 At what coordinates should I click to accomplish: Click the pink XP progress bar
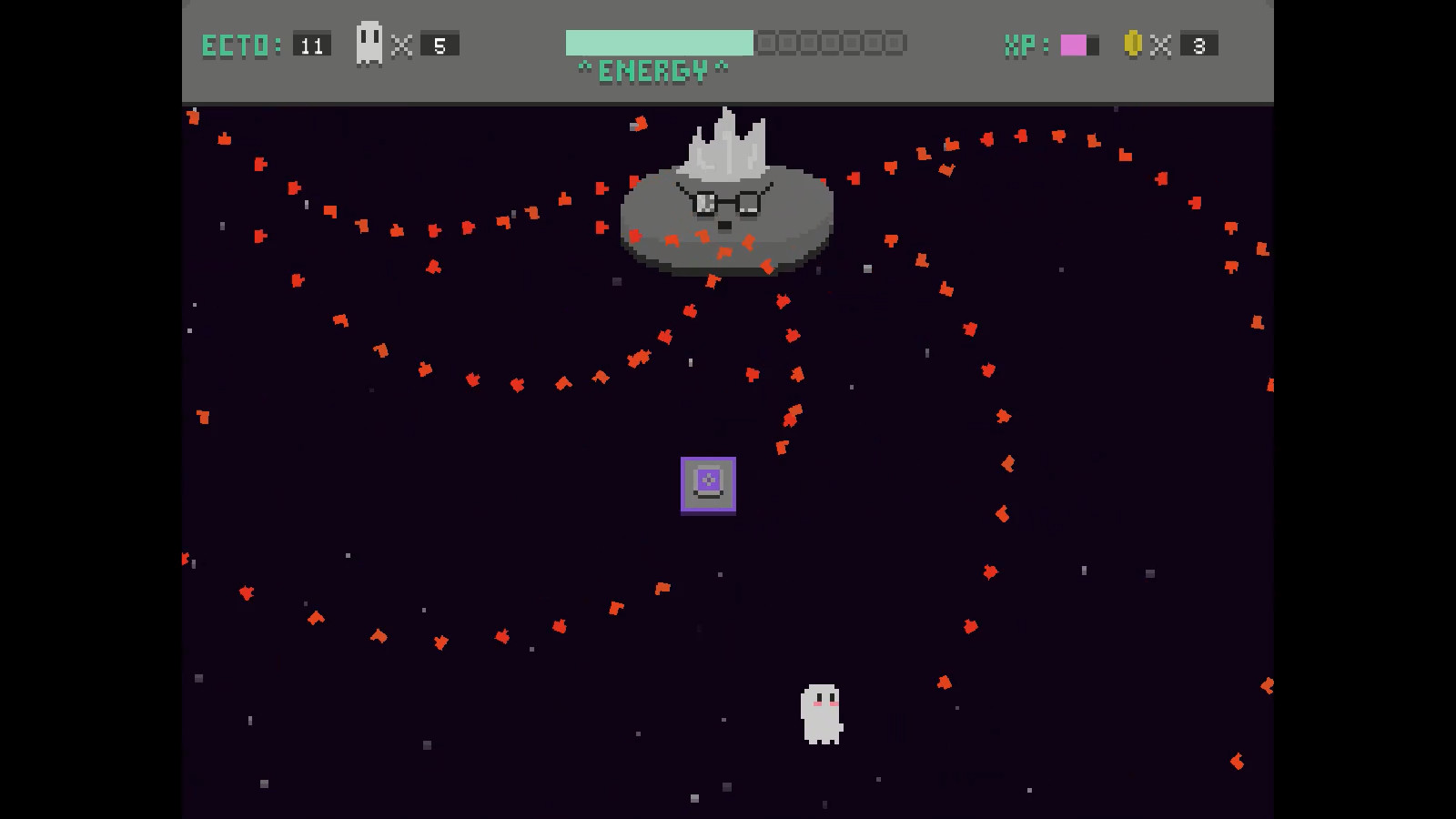(x=1075, y=43)
